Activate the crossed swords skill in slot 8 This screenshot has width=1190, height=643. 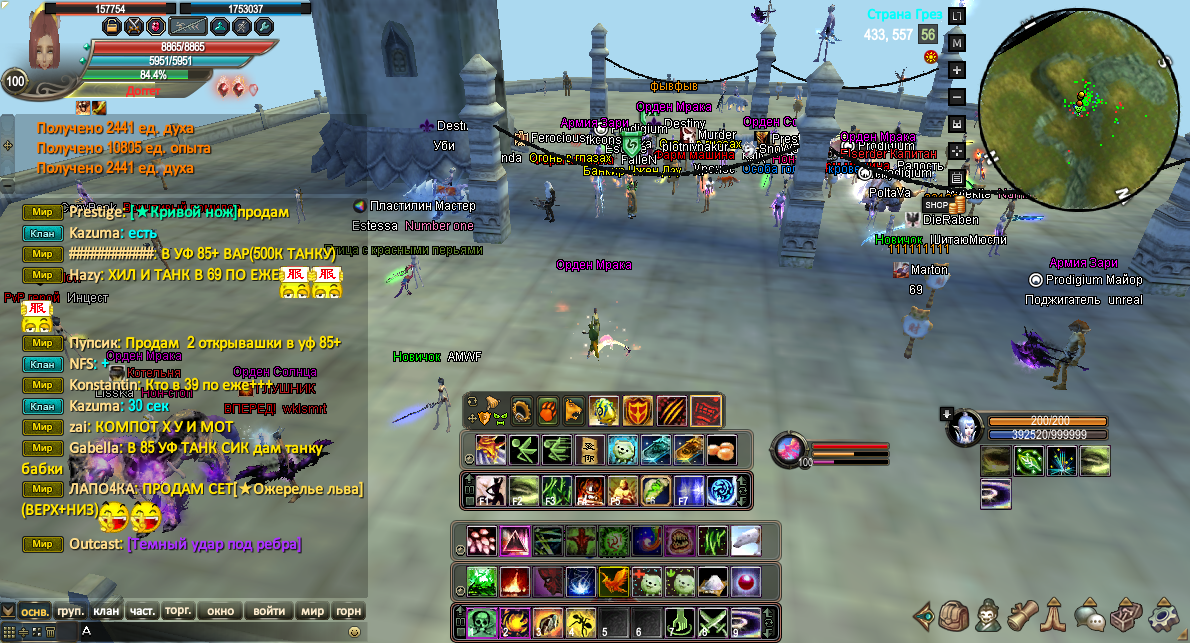click(713, 623)
